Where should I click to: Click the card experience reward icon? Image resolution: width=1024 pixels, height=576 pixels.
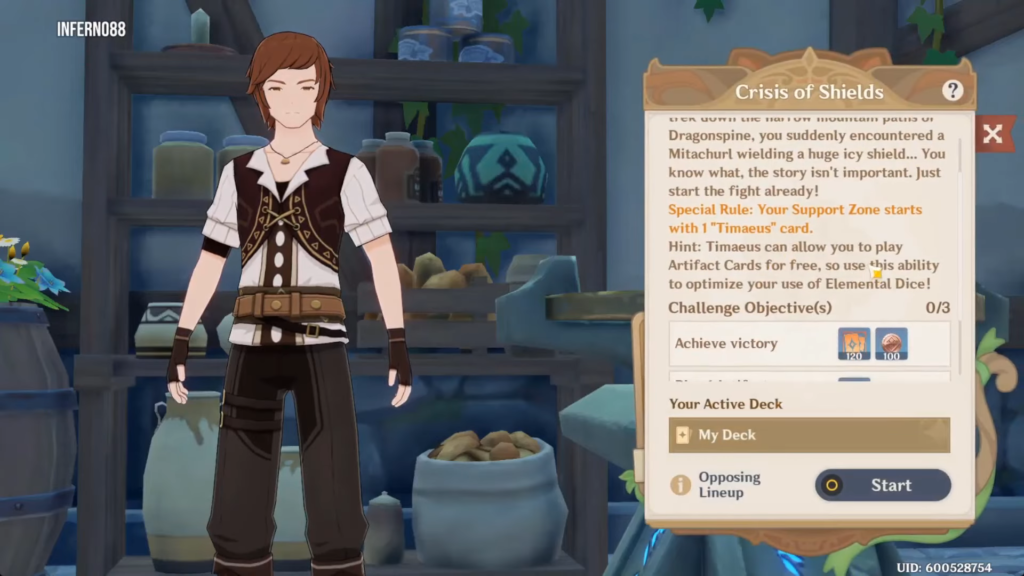[x=855, y=344]
